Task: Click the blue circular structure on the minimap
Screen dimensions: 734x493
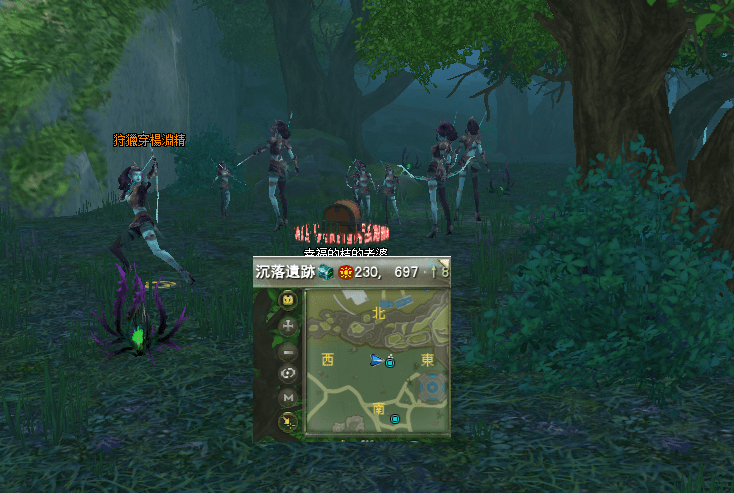Action: (432, 387)
